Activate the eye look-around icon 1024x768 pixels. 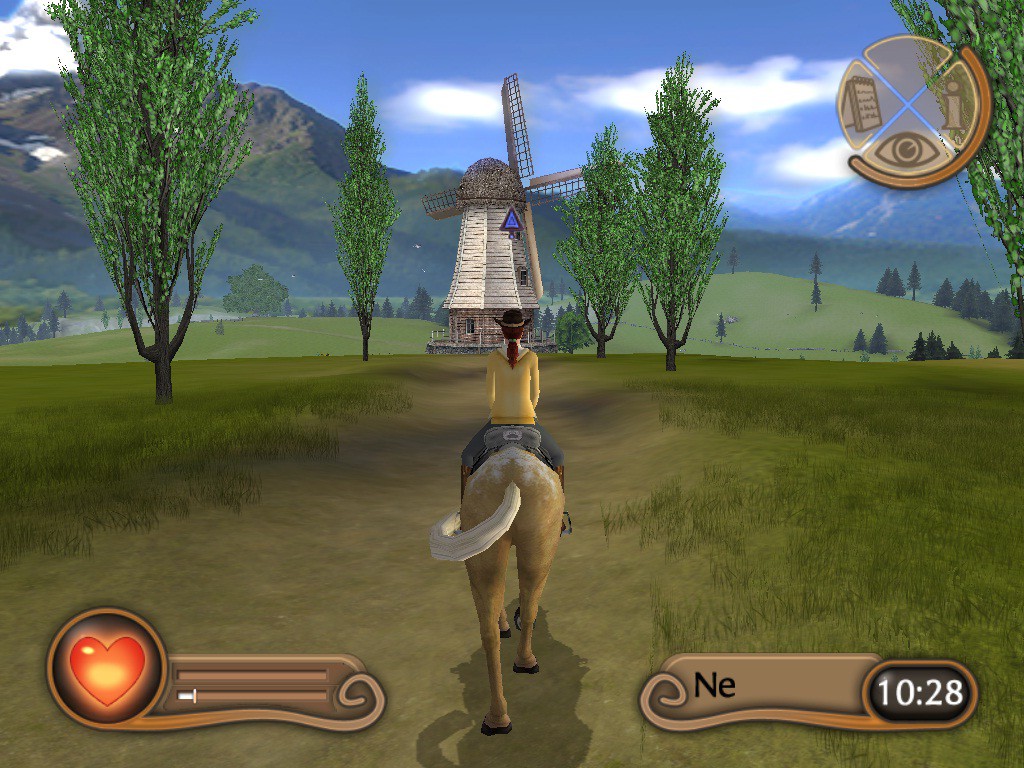click(x=907, y=150)
